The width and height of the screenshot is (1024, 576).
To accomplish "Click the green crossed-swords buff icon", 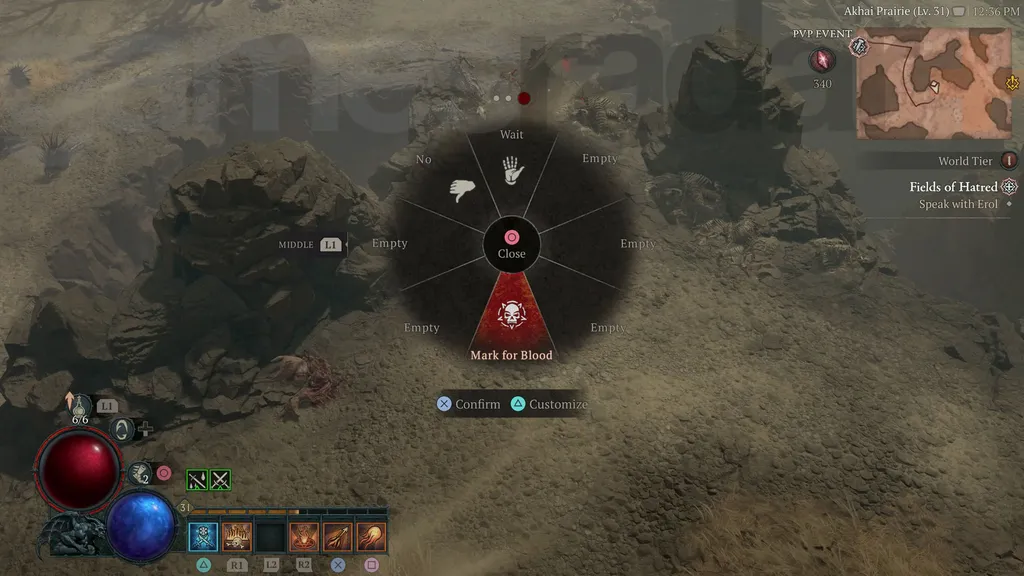I will 221,480.
